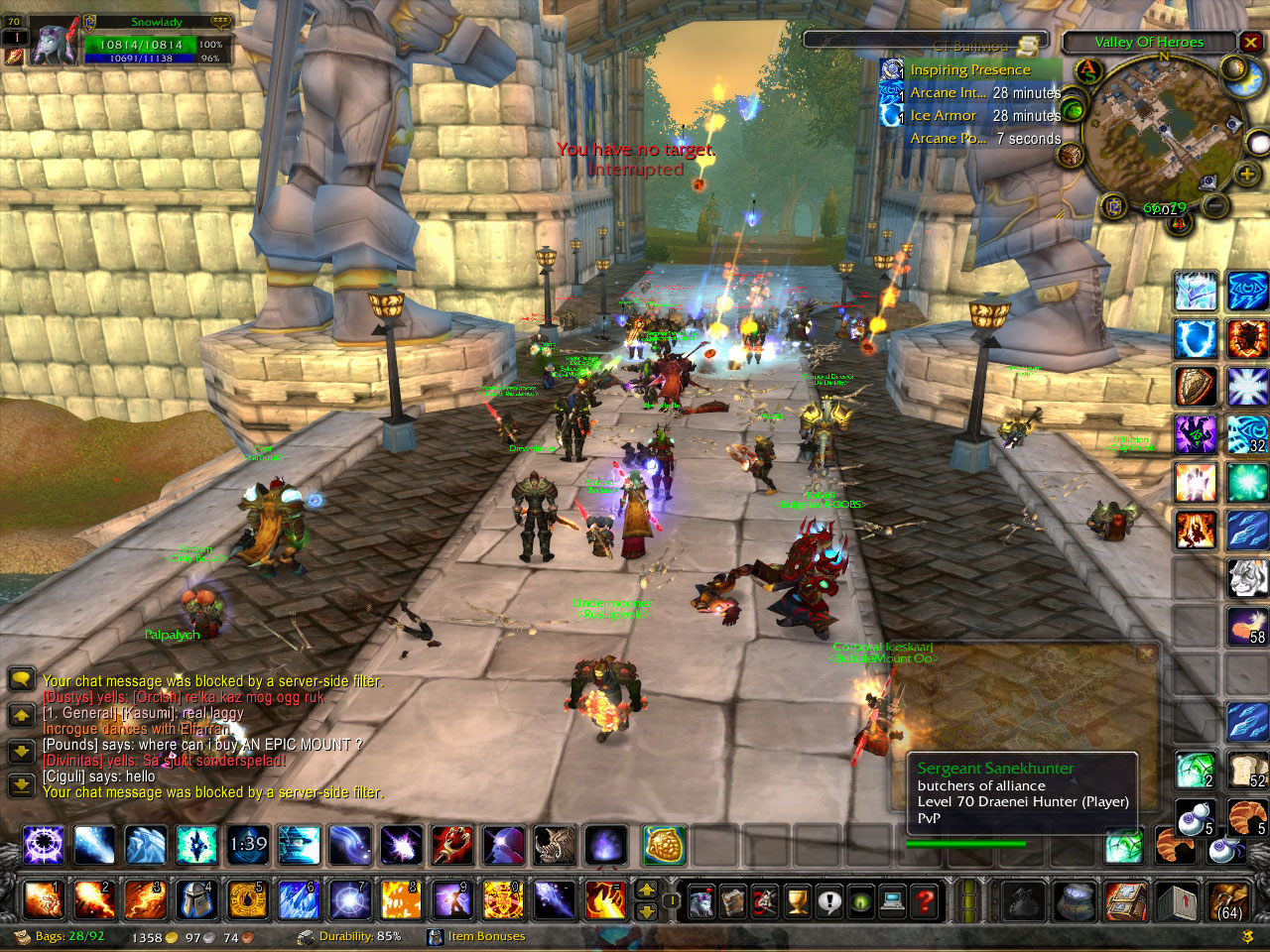The width and height of the screenshot is (1270, 952).
Task: Switch action bar page with up arrow
Action: coord(646,890)
